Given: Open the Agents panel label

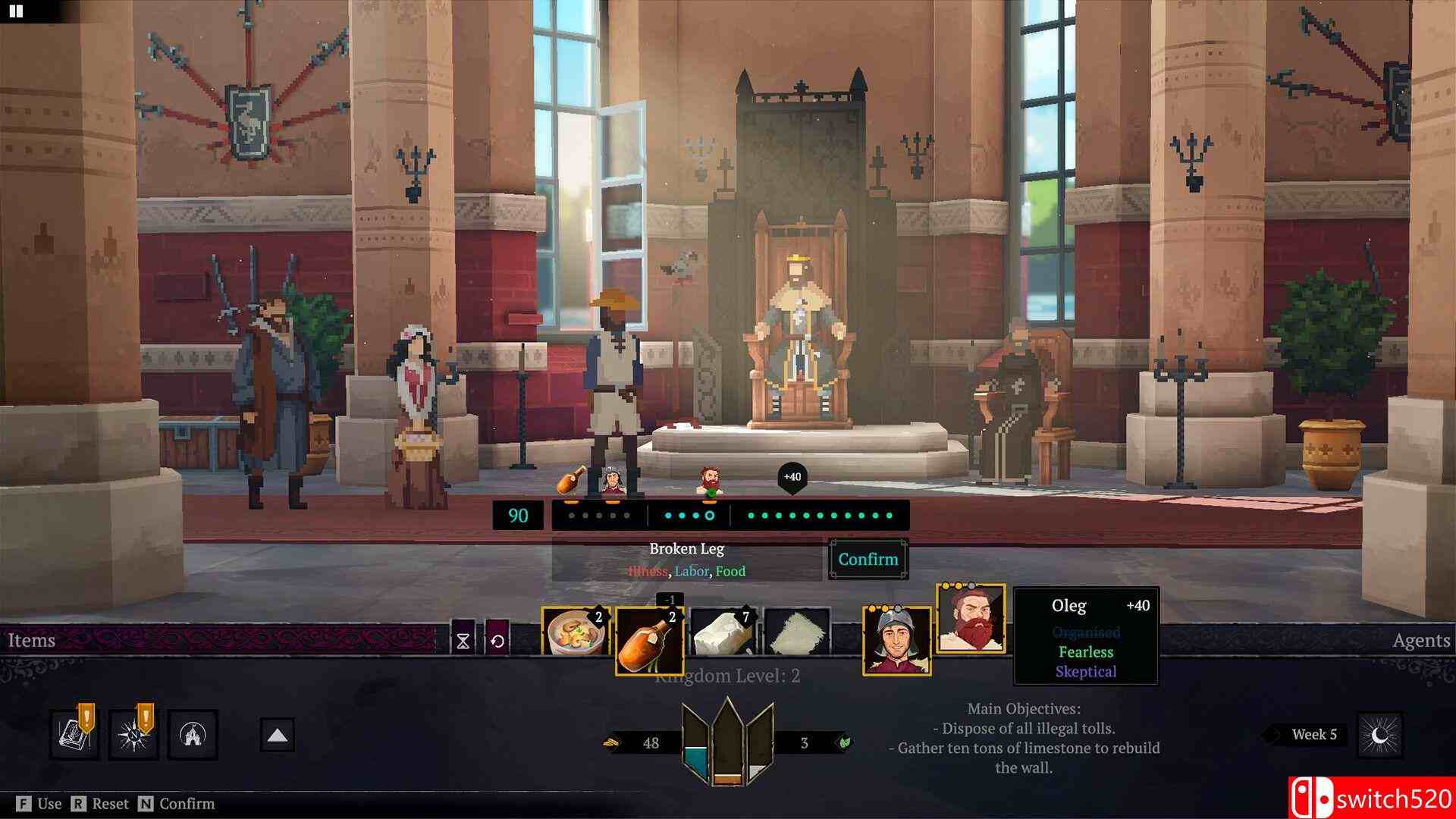Looking at the screenshot, I should point(1421,641).
